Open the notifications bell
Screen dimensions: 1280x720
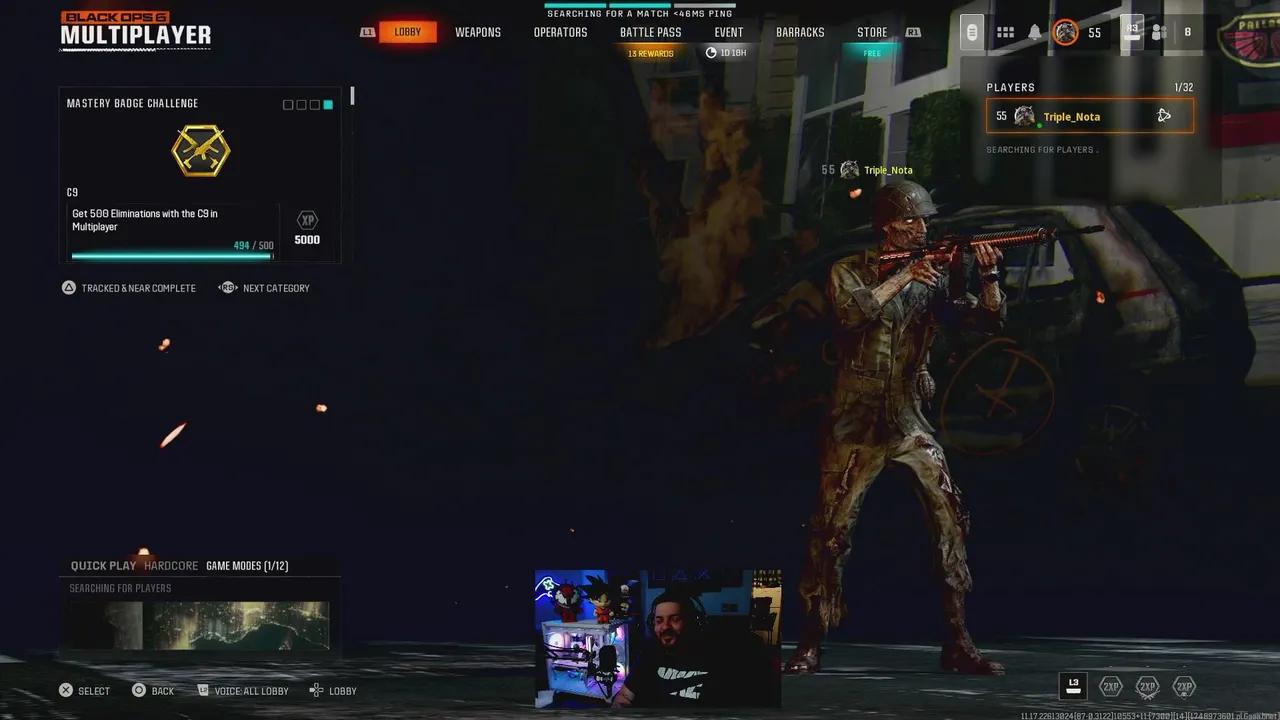point(1034,31)
